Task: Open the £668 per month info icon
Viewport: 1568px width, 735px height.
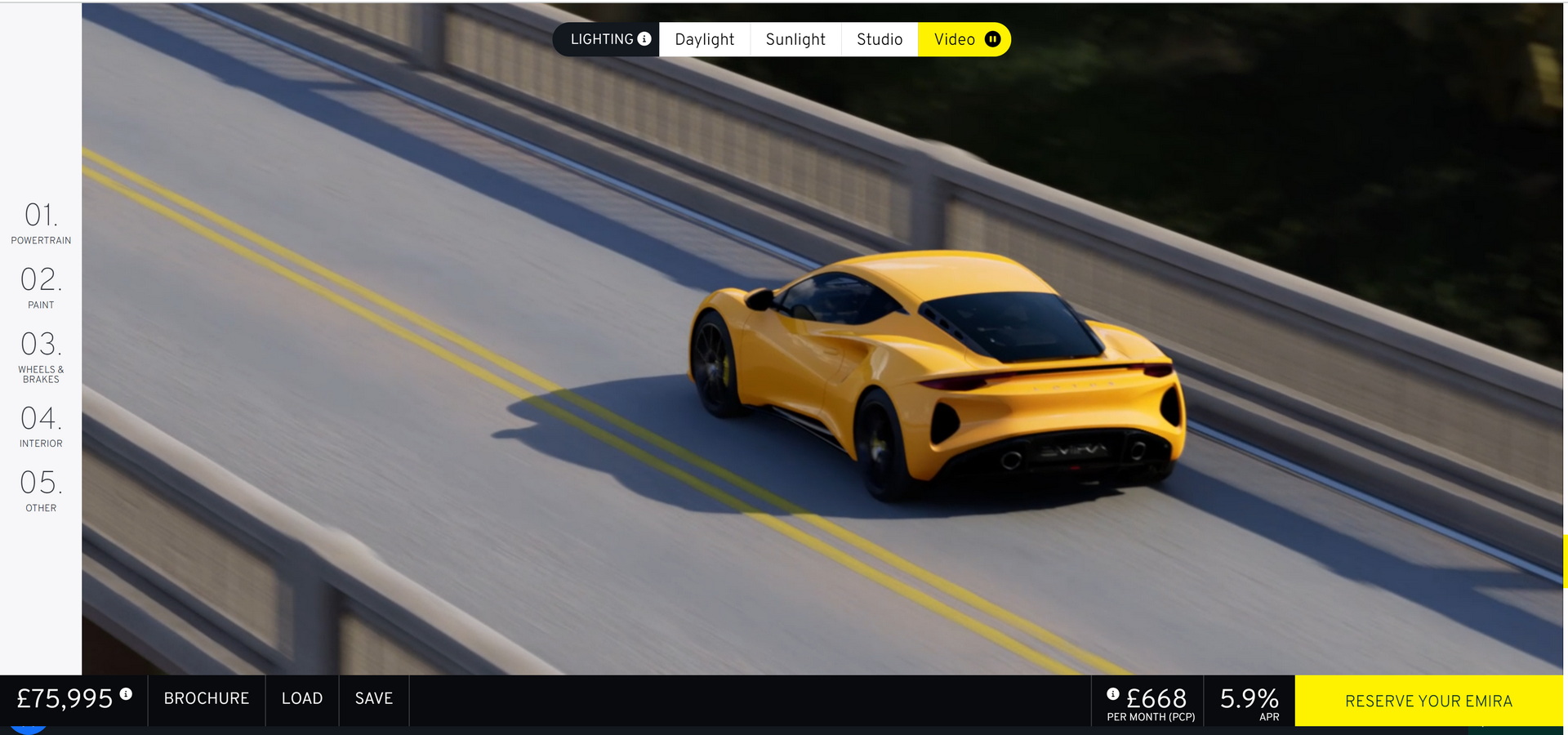Action: (x=1113, y=694)
